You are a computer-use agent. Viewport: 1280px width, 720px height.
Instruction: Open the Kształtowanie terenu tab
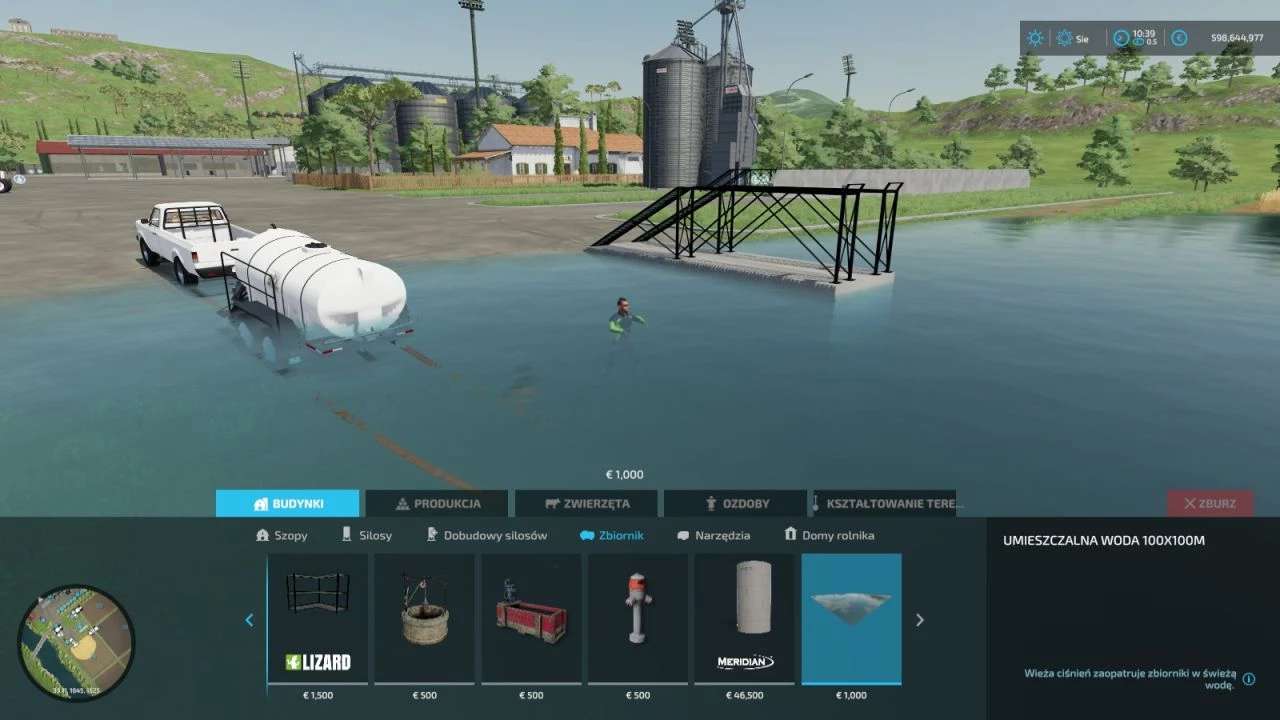tap(885, 503)
